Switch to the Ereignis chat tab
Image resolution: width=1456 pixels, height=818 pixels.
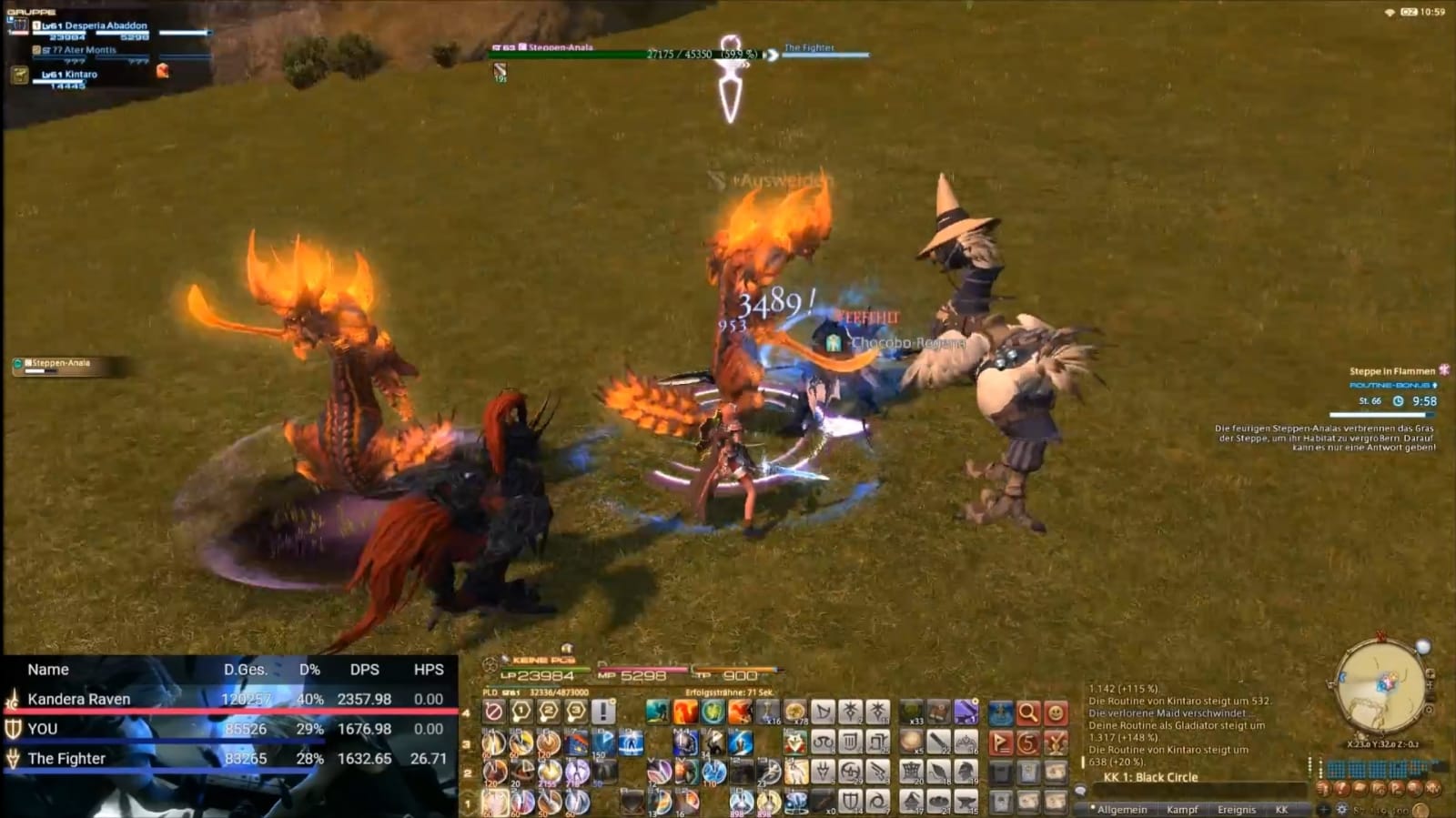(x=1237, y=809)
